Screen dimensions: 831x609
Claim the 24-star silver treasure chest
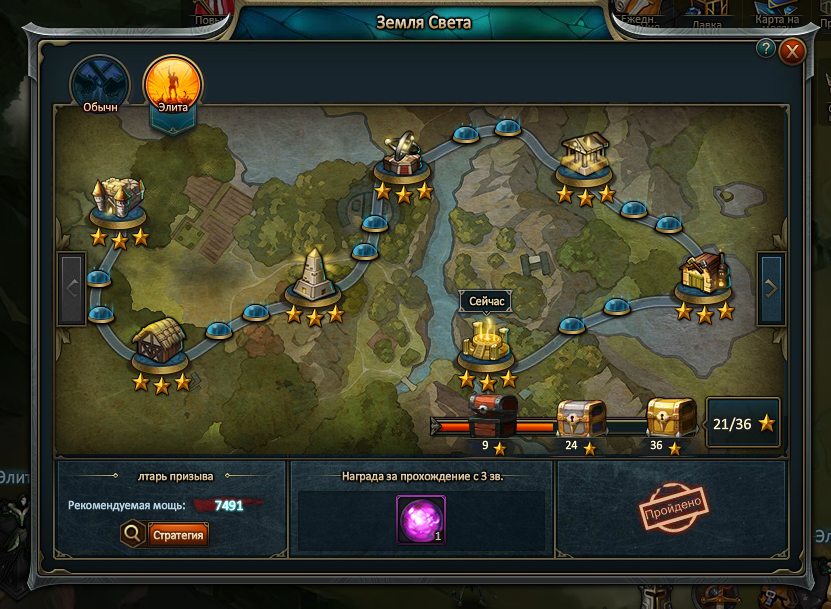[581, 416]
